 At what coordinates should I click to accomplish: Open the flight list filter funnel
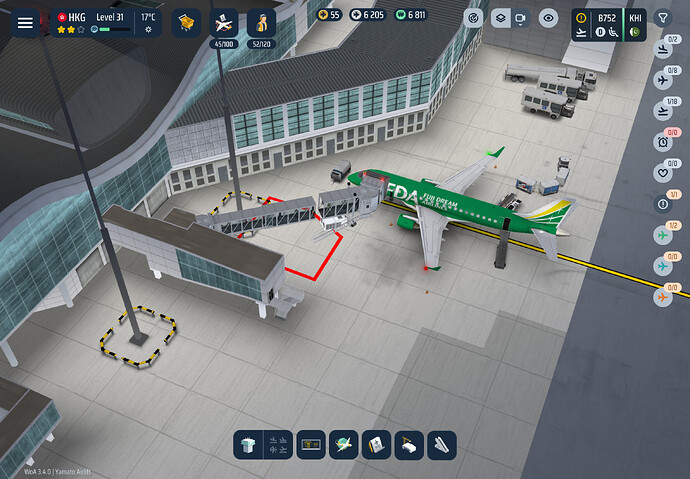click(x=663, y=18)
